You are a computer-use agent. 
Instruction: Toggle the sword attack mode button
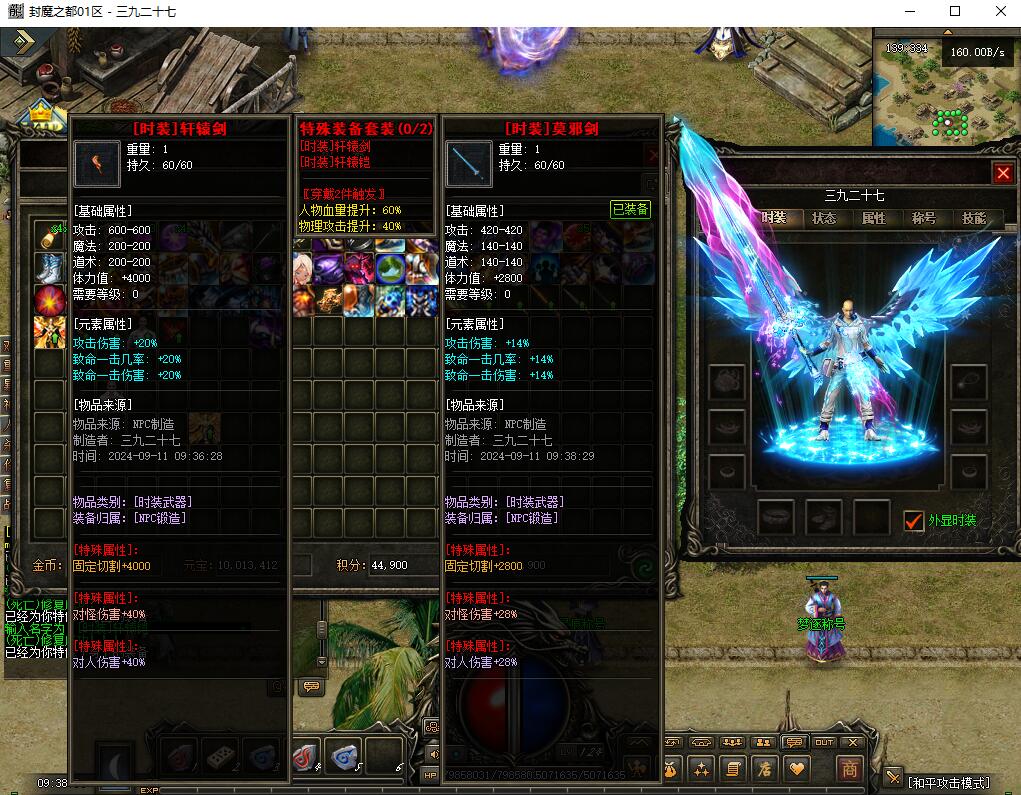tap(893, 777)
